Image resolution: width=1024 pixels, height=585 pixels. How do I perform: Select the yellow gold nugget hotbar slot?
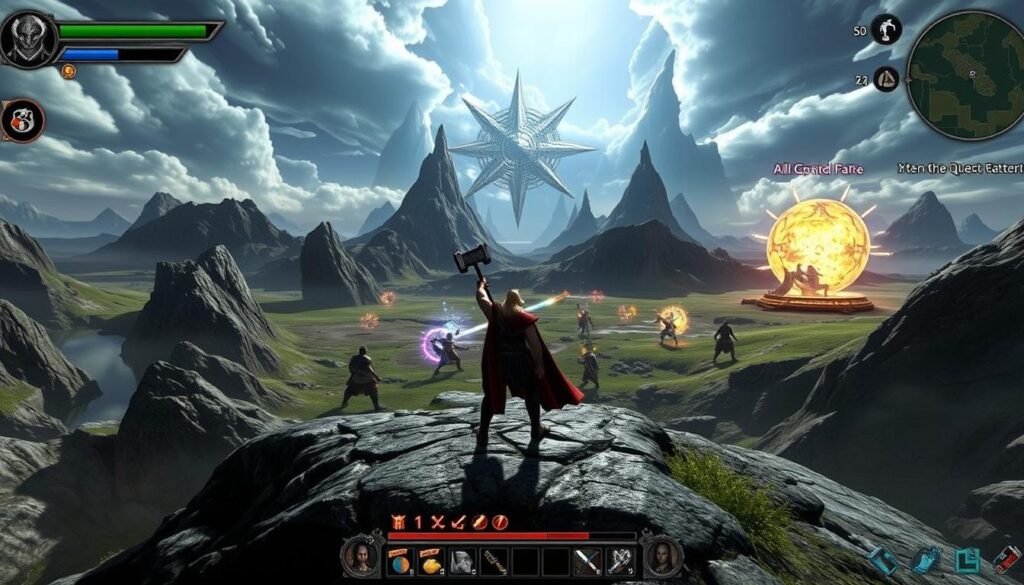click(x=431, y=560)
